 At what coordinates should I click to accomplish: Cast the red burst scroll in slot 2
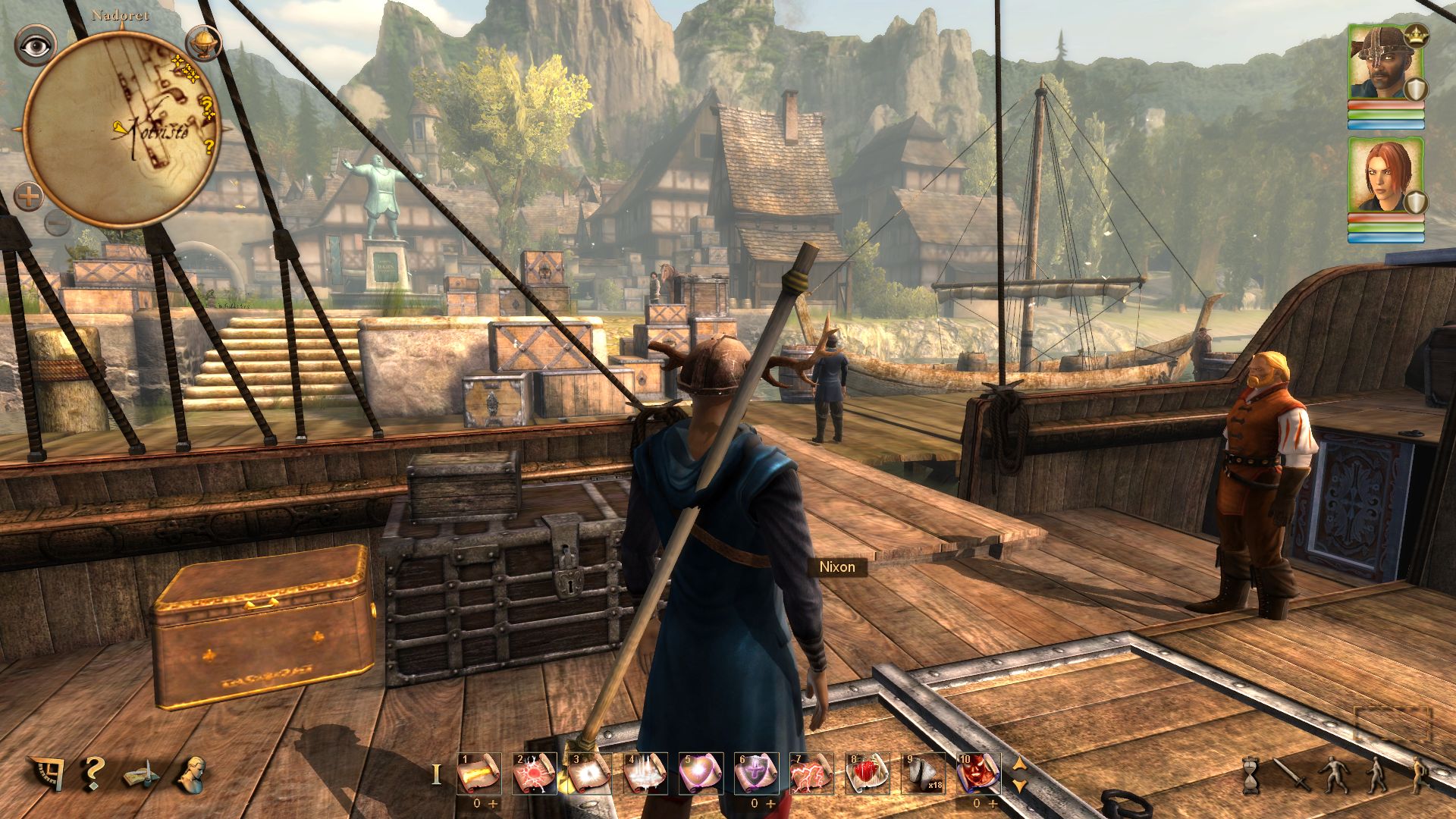pyautogui.click(x=534, y=773)
